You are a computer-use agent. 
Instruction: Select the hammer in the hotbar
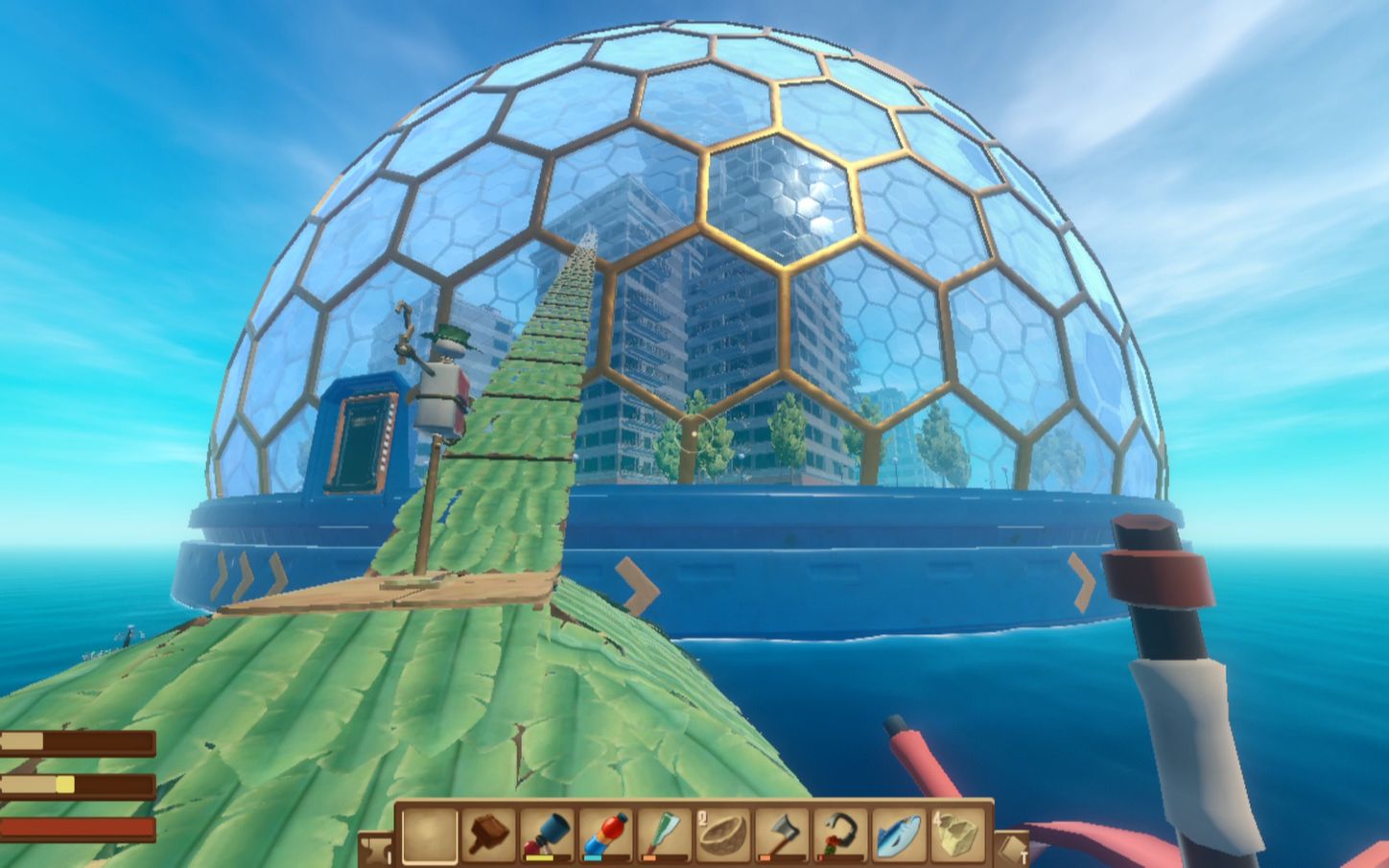click(x=488, y=834)
